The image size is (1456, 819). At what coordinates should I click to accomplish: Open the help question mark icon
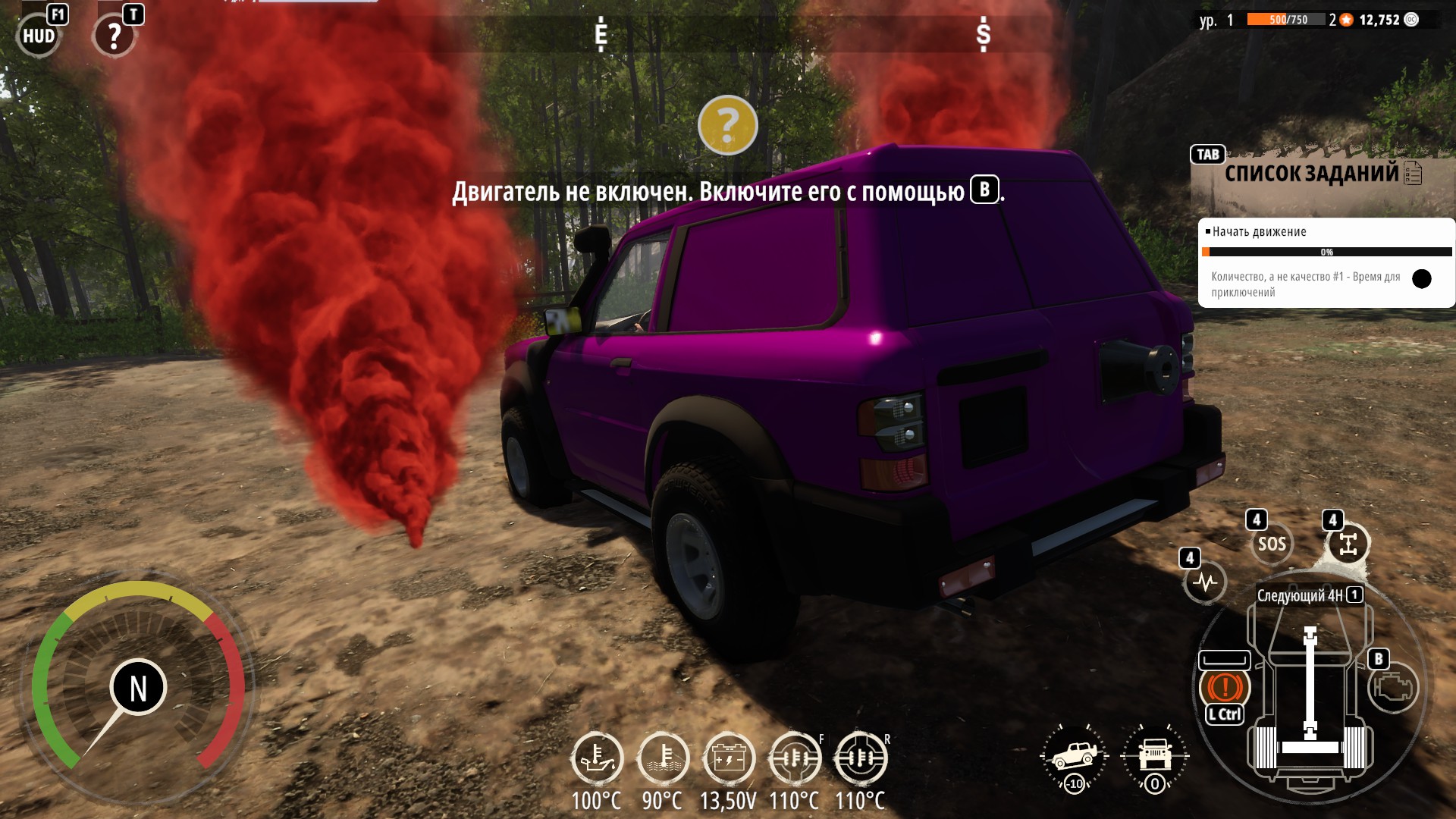[114, 36]
